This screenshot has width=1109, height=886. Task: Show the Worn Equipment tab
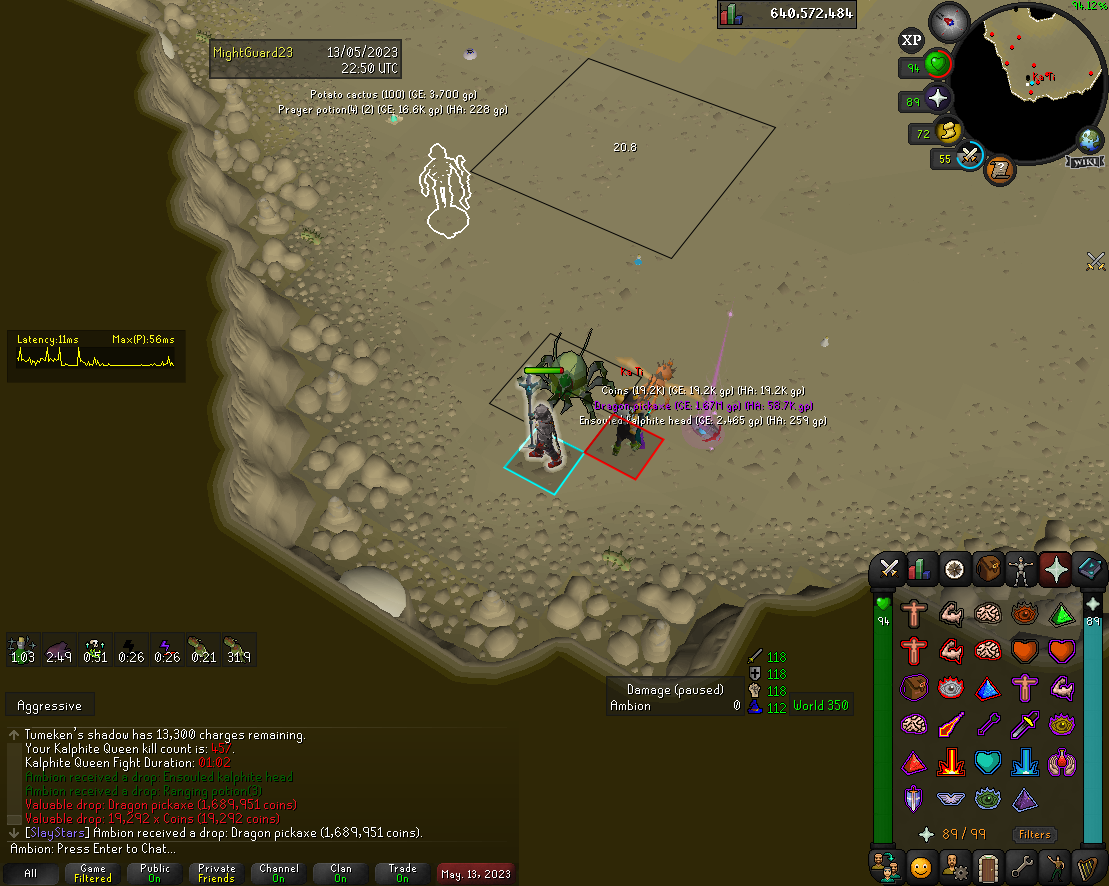1022,569
